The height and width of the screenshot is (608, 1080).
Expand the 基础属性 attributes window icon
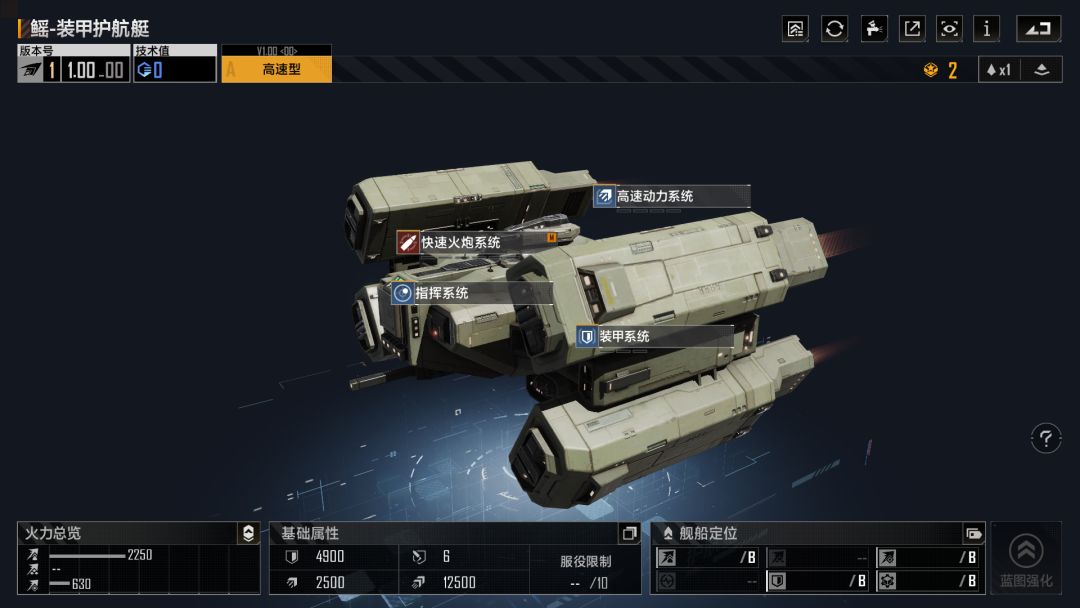pos(629,534)
